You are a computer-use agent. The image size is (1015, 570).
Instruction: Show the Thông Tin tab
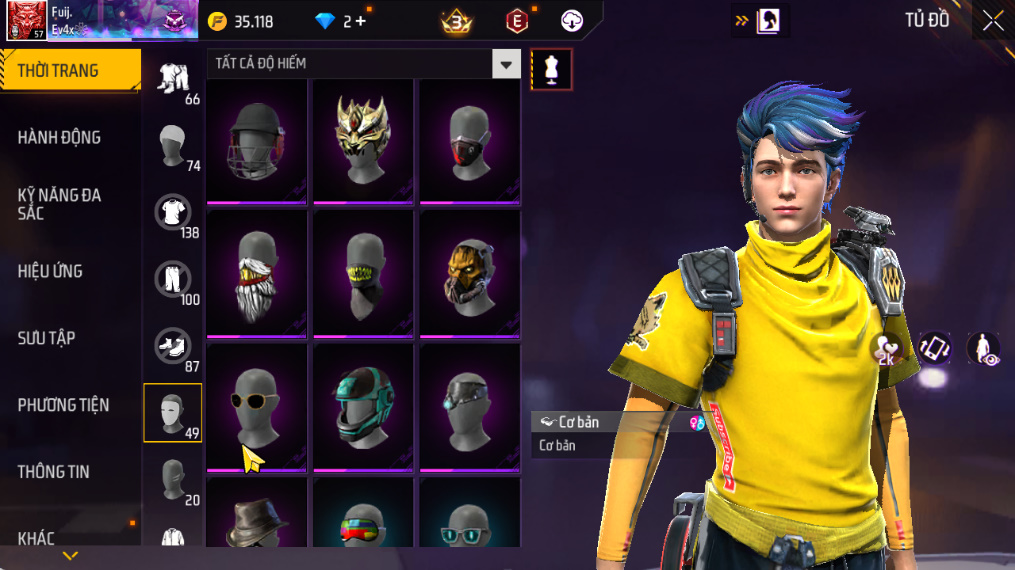[x=53, y=471]
